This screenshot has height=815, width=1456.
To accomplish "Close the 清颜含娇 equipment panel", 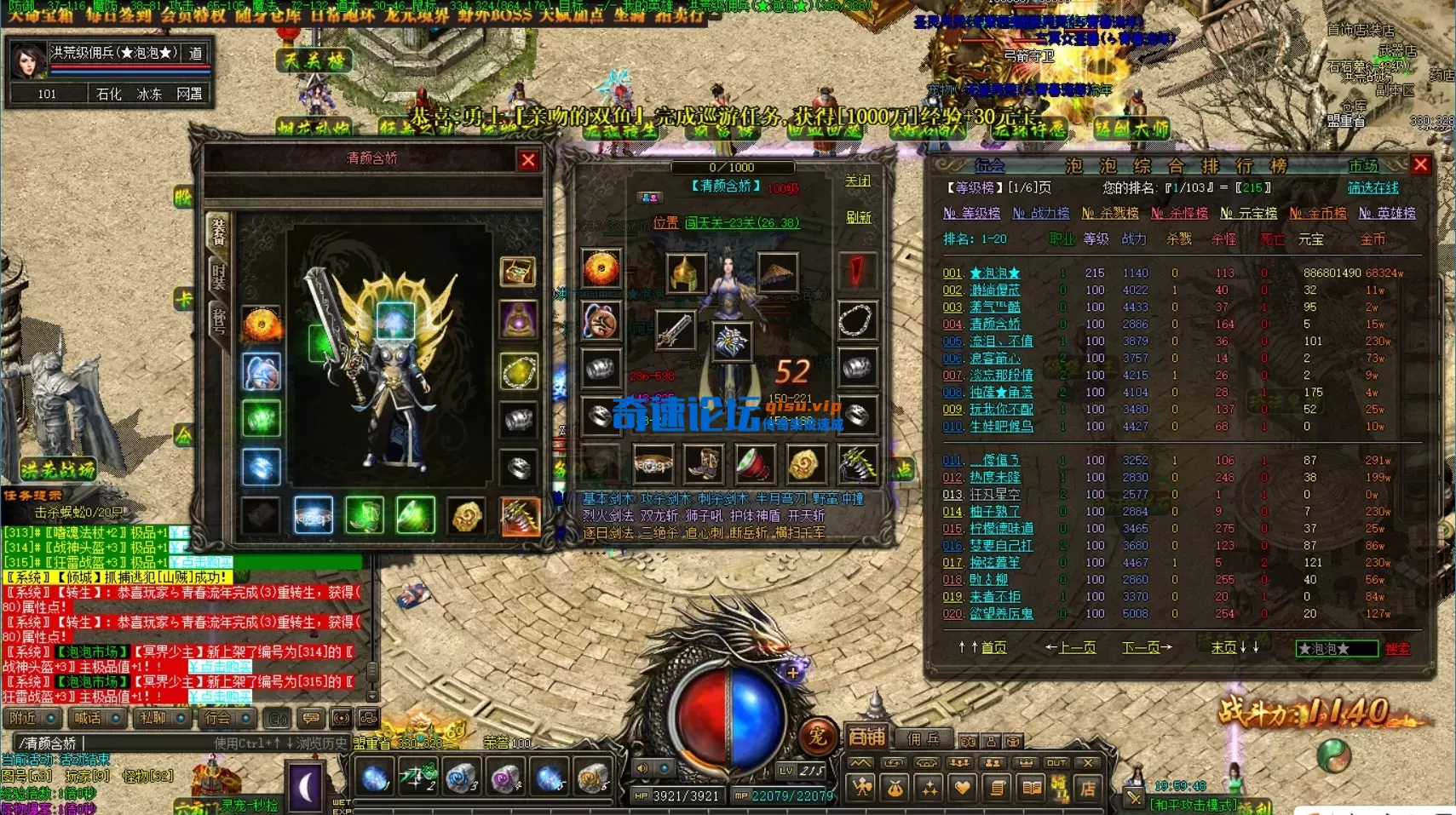I will [528, 160].
